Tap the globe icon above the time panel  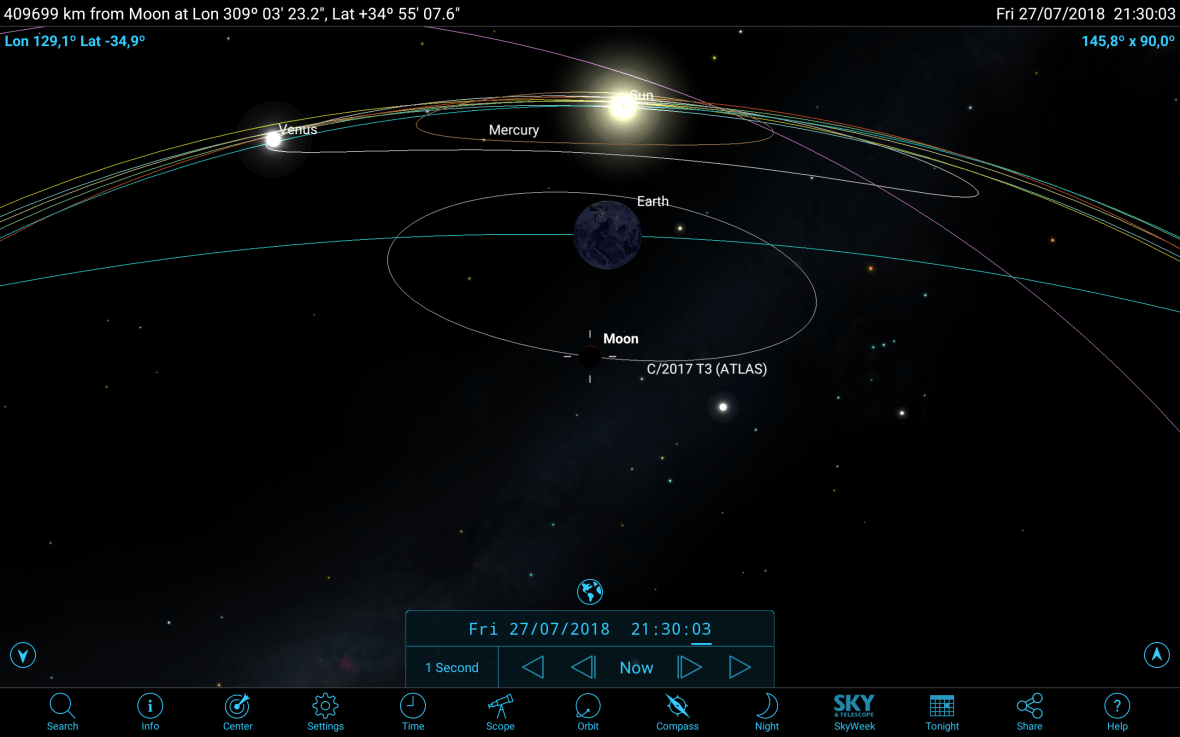point(590,592)
